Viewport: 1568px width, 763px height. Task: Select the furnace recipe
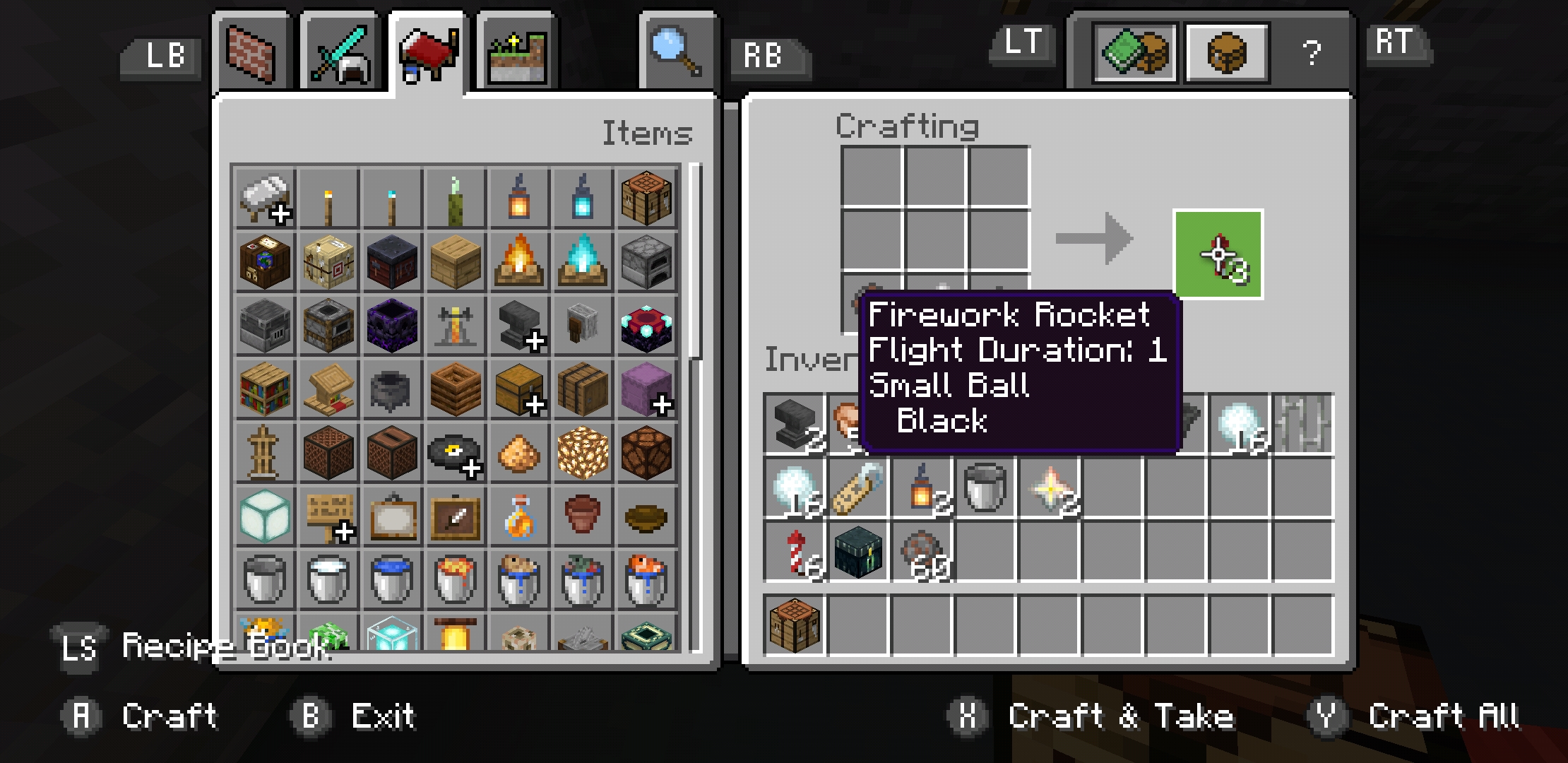click(x=646, y=261)
